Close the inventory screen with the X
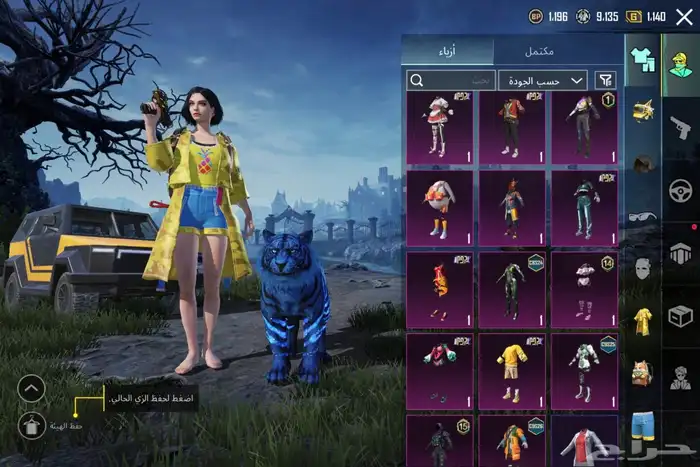Image resolution: width=700 pixels, height=467 pixels. click(684, 16)
